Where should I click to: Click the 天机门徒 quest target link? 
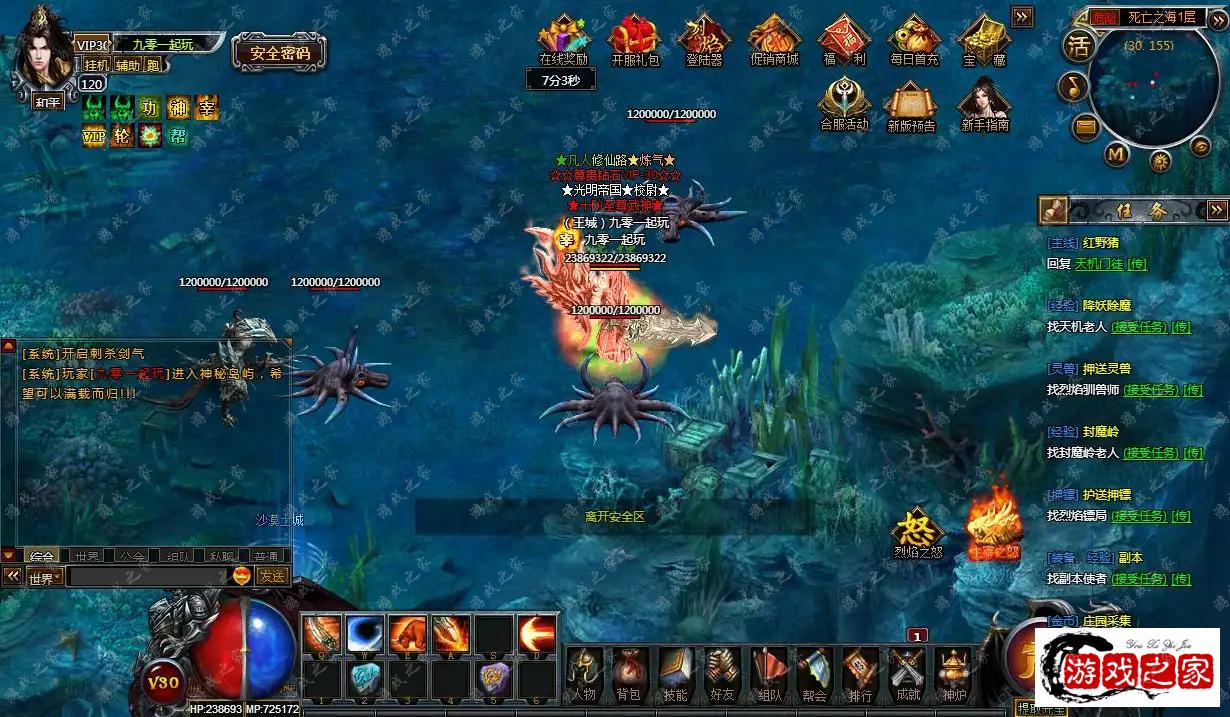[1098, 264]
